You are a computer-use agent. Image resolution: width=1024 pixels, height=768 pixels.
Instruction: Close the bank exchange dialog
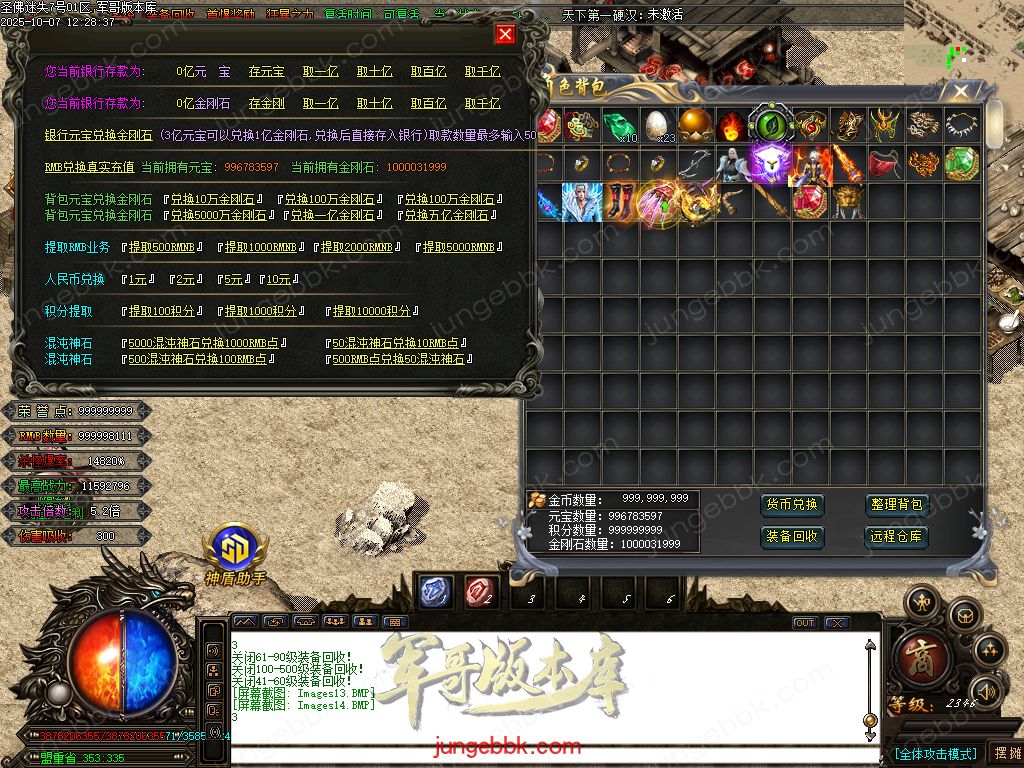pyautogui.click(x=505, y=34)
